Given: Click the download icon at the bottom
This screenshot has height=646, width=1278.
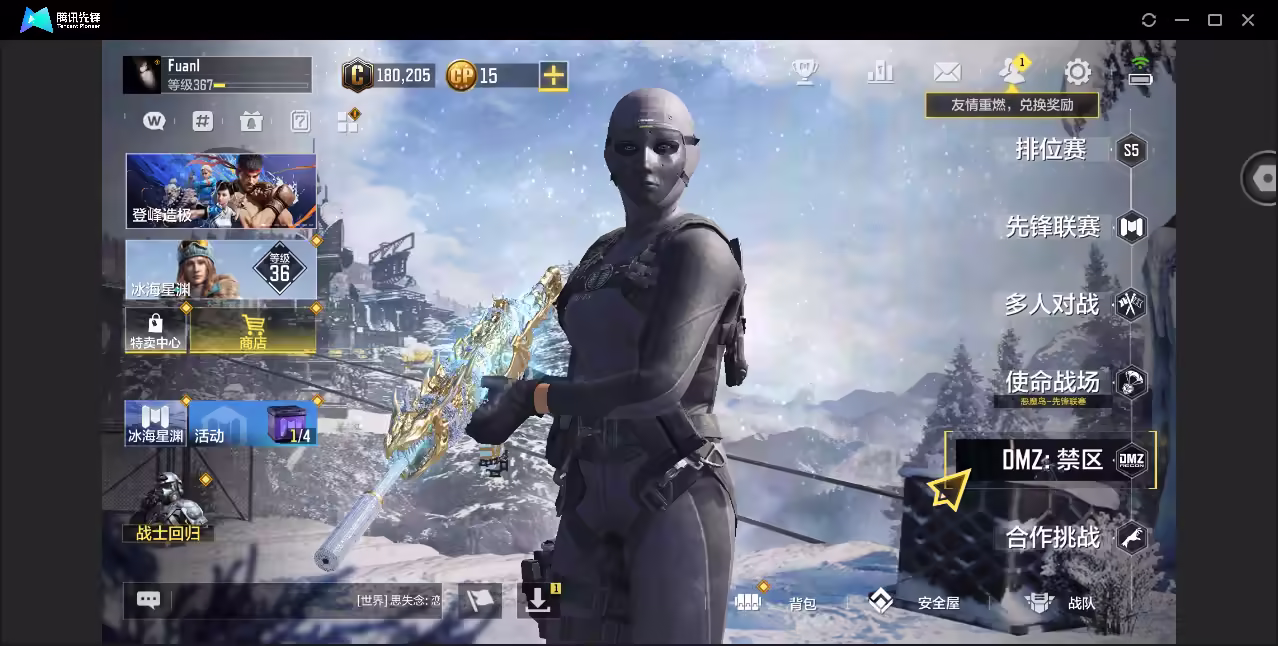Looking at the screenshot, I should coord(538,600).
